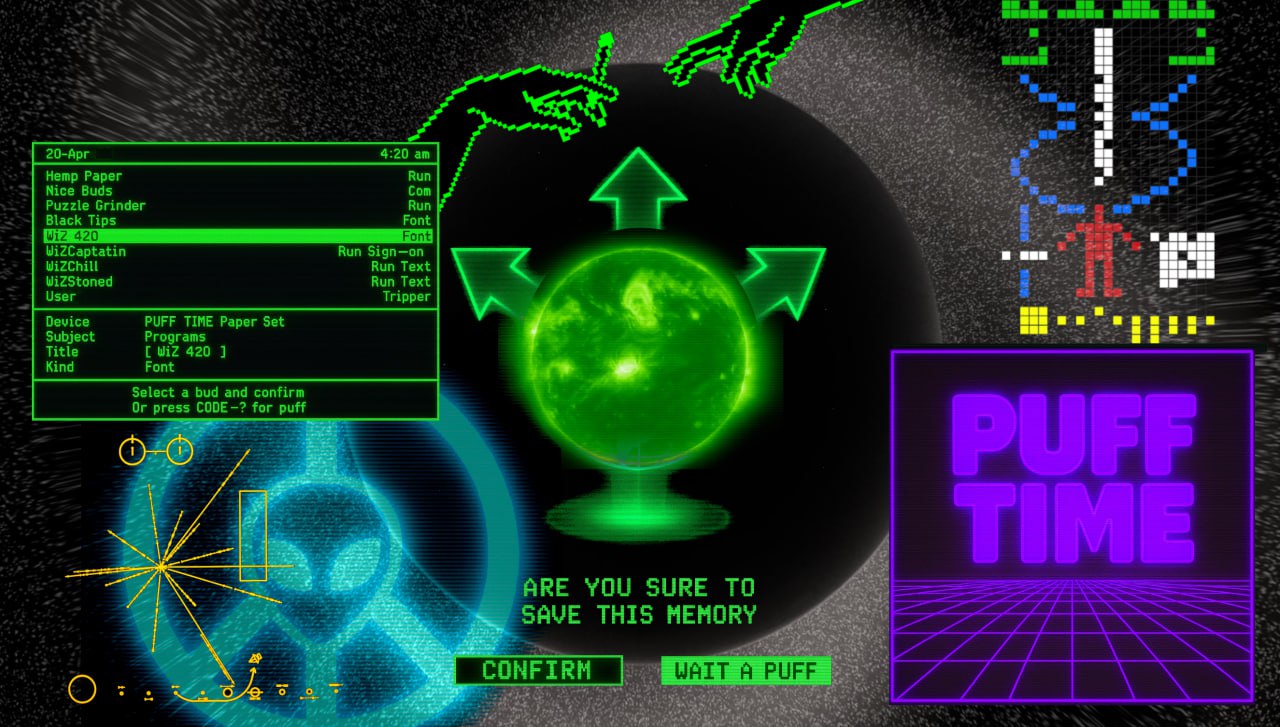1280x727 pixels.
Task: Click the highlighted WiZ 420 row
Action: pyautogui.click(x=237, y=236)
